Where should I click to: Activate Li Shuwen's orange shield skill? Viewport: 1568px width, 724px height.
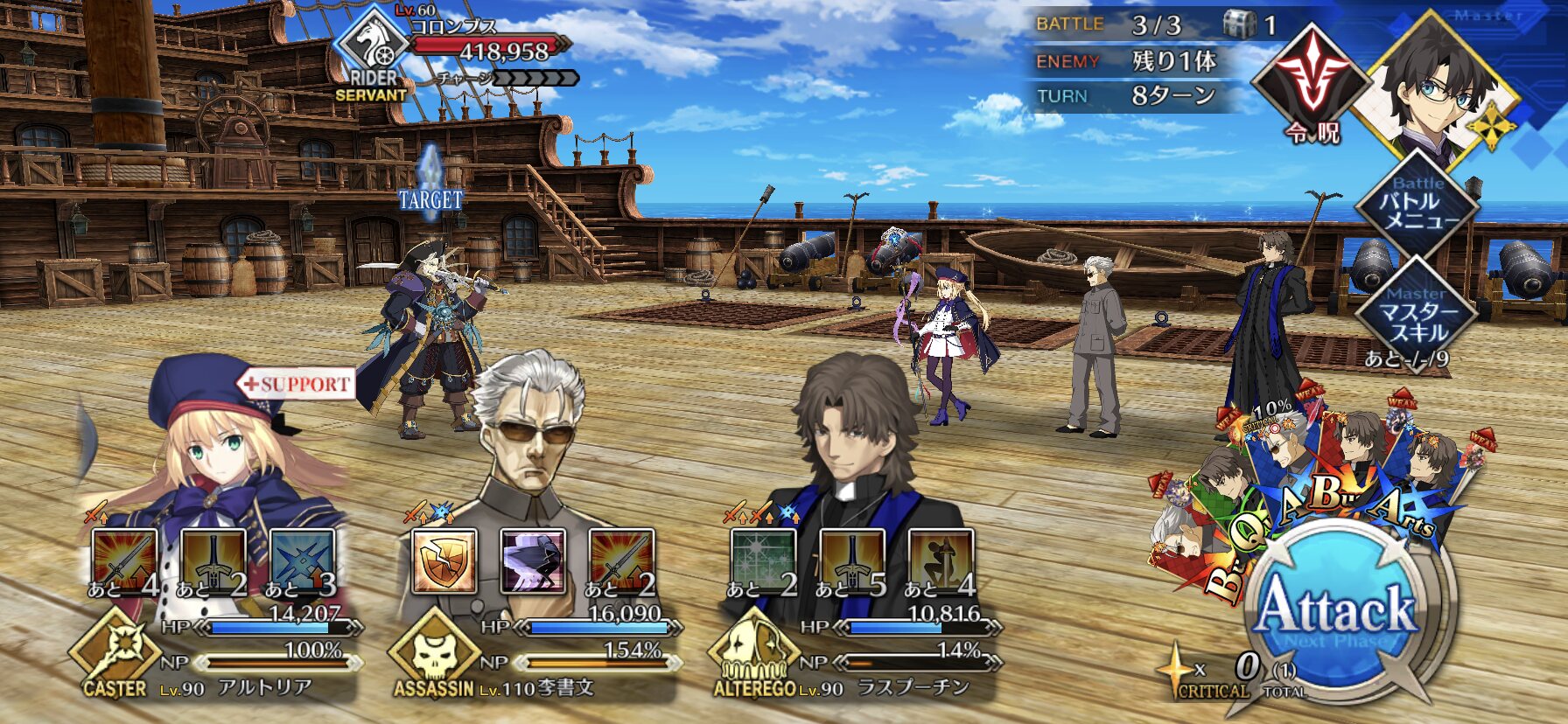point(444,561)
